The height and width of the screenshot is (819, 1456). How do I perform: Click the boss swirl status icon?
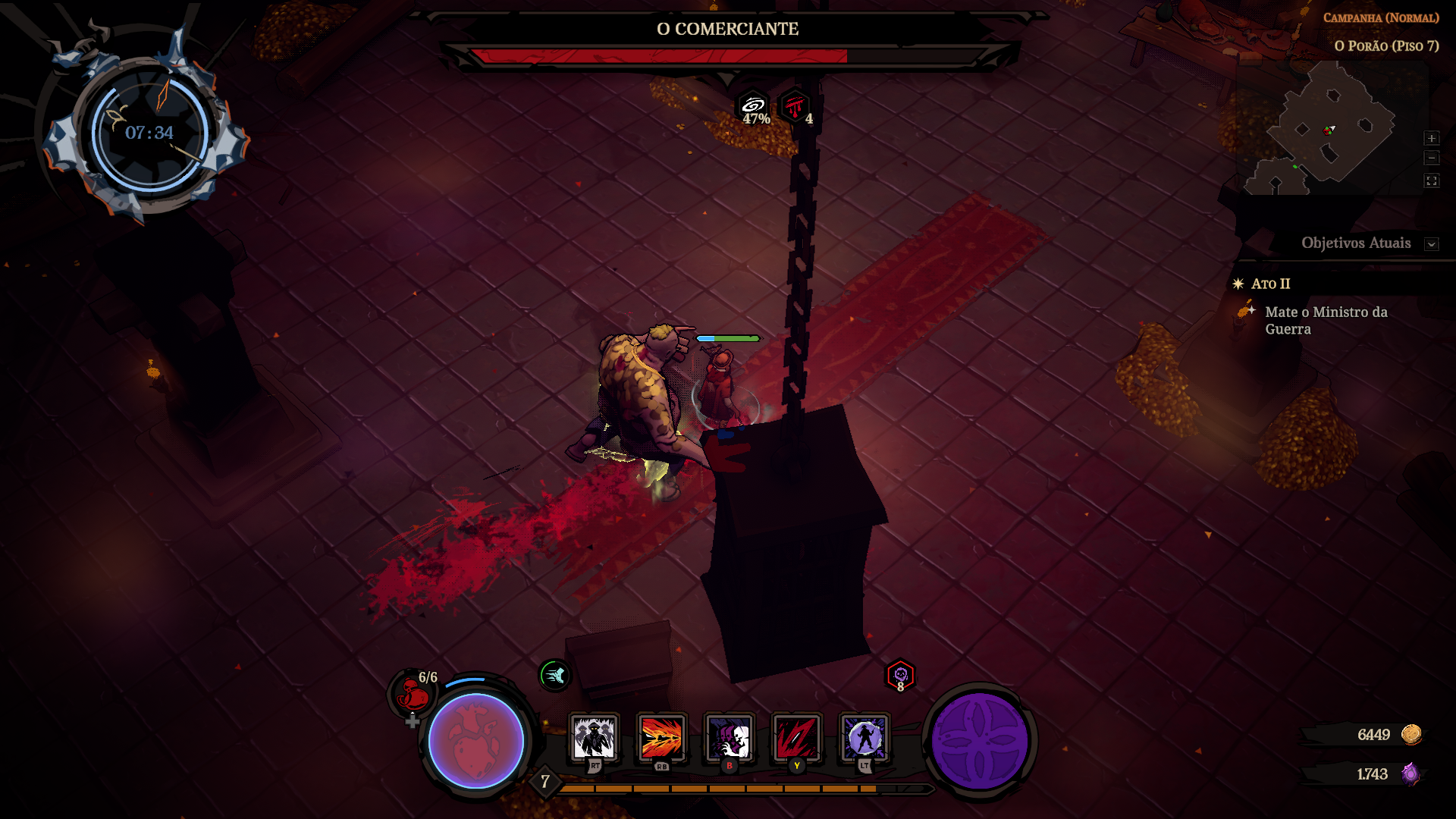pos(753,106)
